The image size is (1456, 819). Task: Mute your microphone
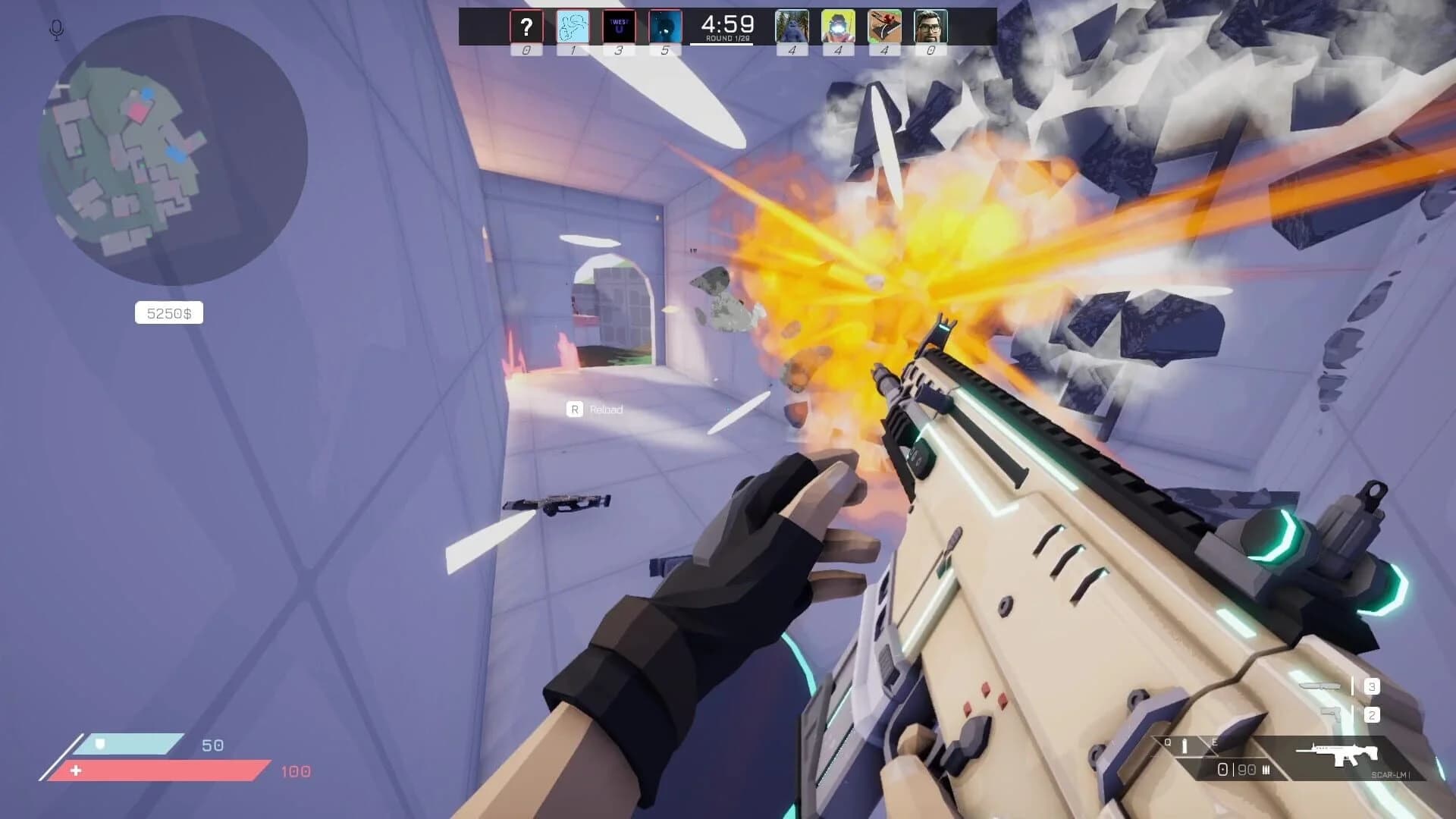tap(56, 30)
